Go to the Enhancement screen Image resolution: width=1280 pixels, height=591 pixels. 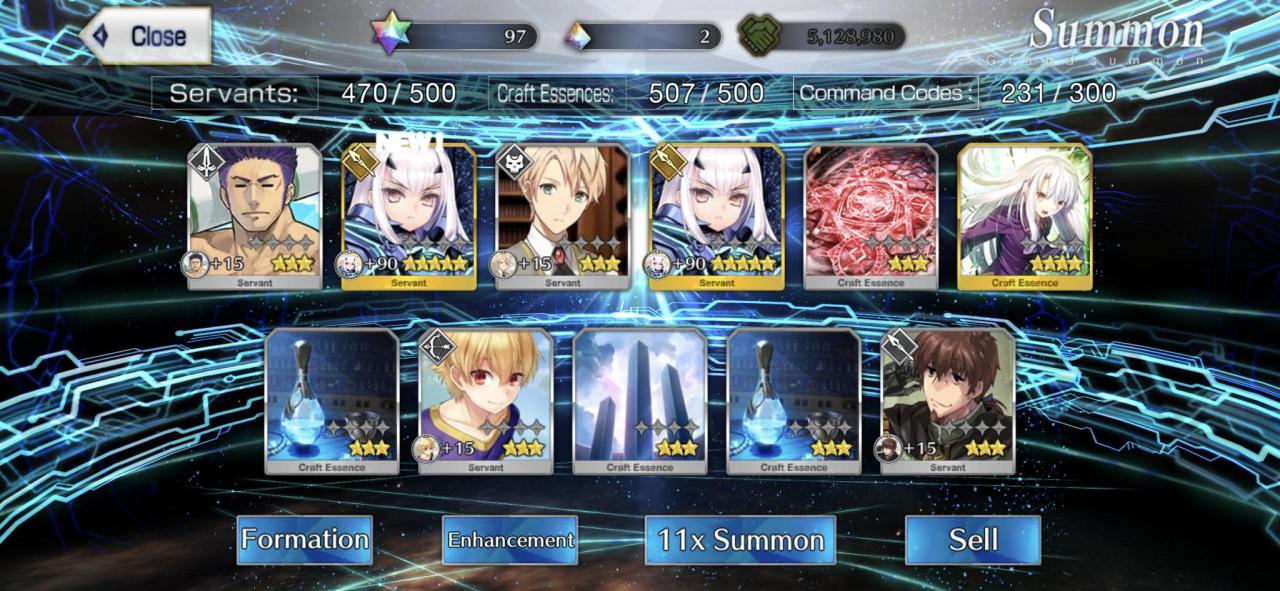[x=510, y=540]
